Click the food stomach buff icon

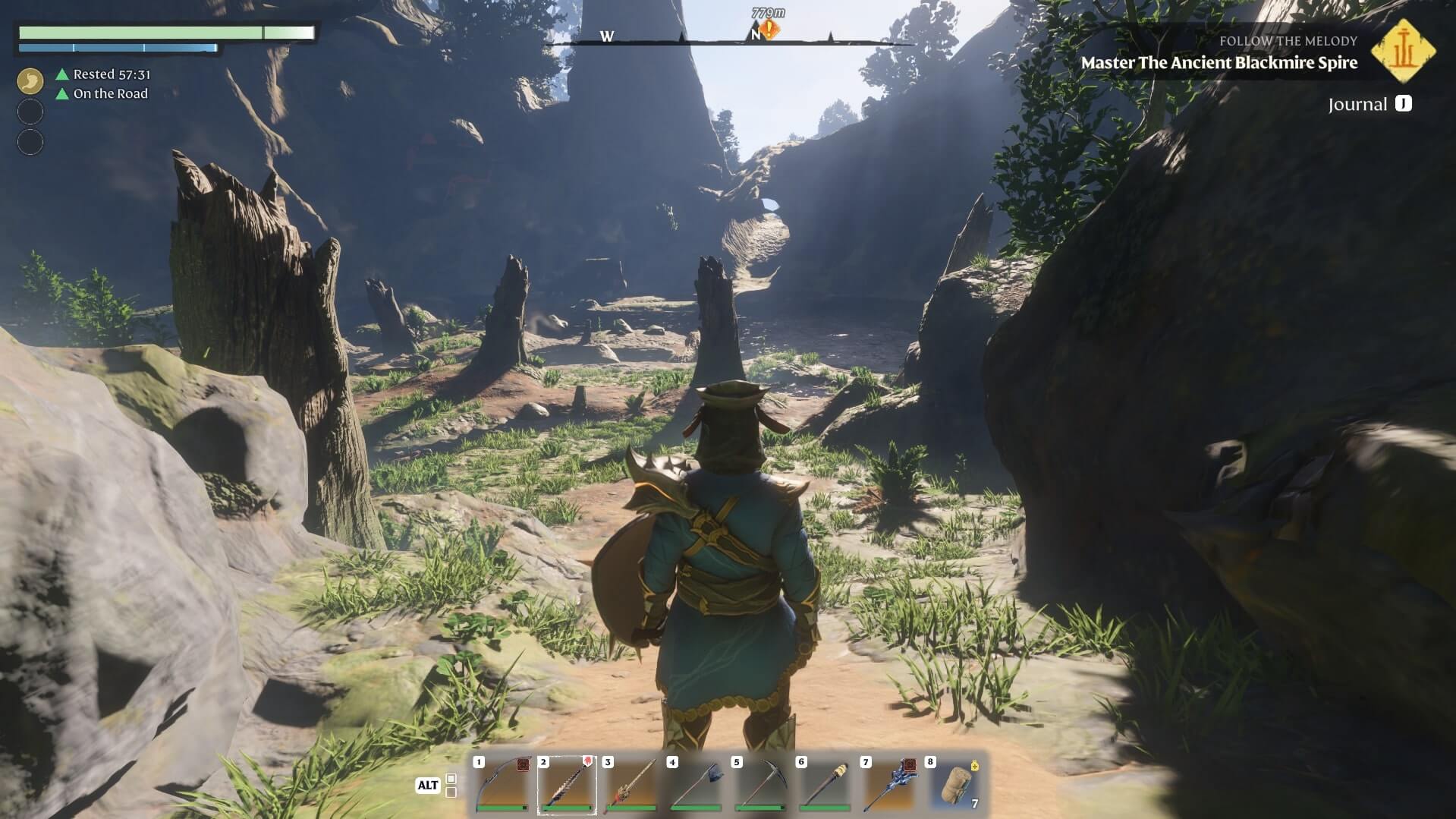pyautogui.click(x=30, y=80)
